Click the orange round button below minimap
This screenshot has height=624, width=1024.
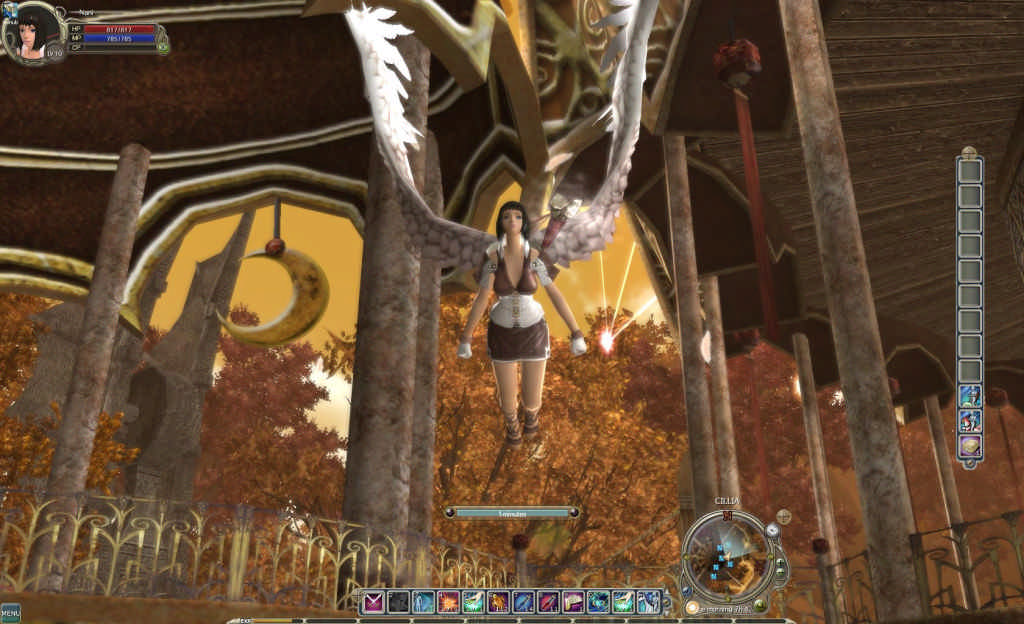[x=692, y=607]
